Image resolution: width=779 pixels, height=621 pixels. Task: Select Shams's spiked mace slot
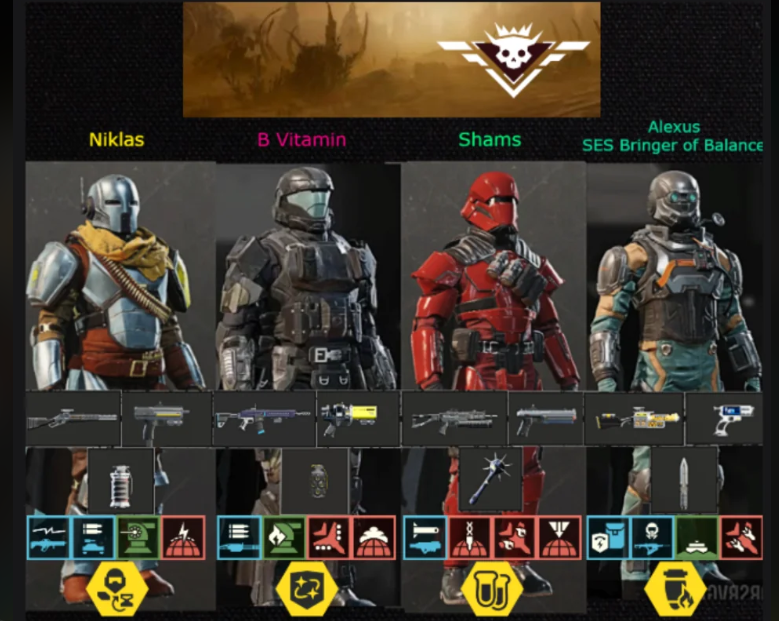pos(491,478)
